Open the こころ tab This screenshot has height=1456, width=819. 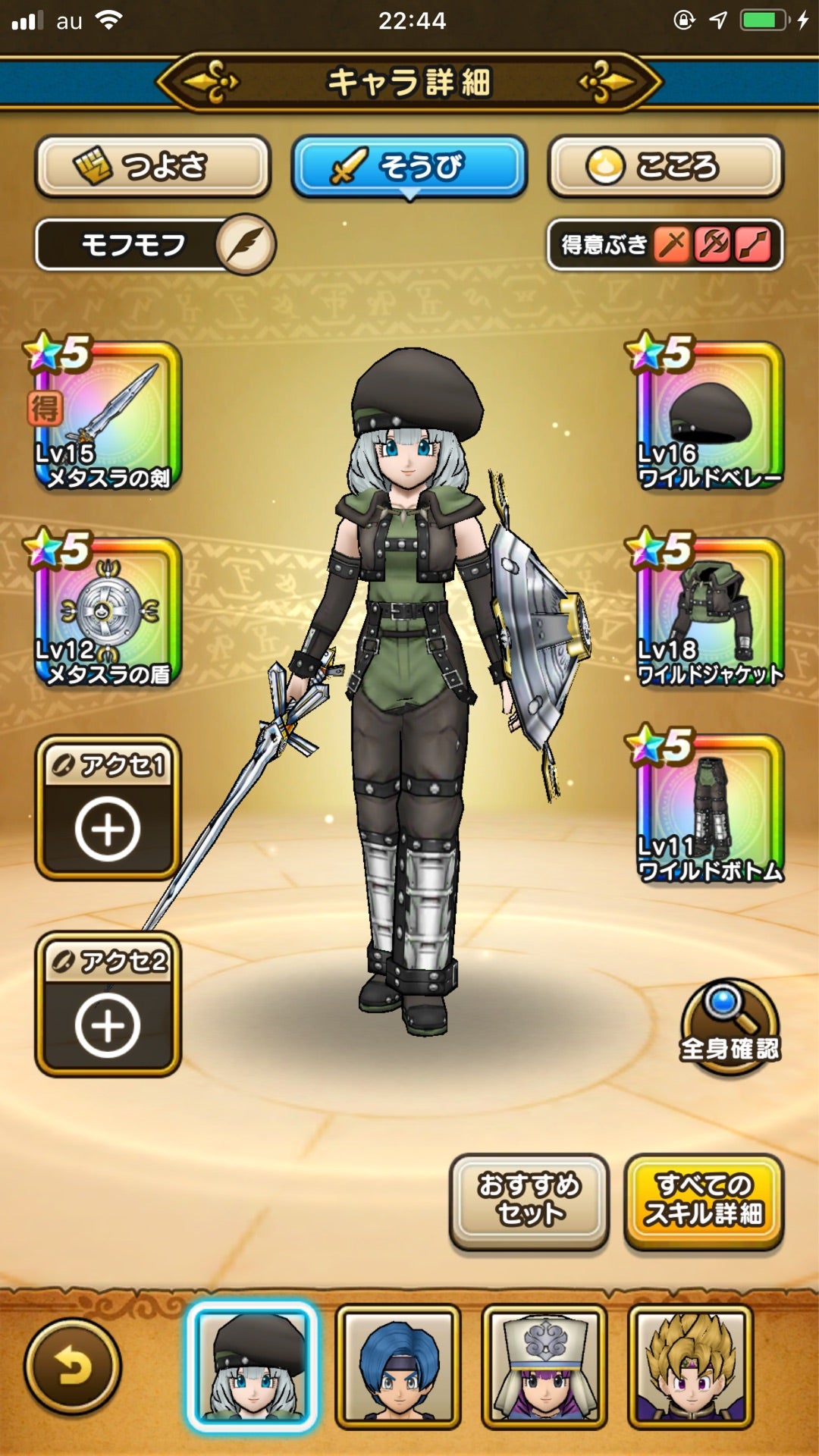pyautogui.click(x=665, y=166)
